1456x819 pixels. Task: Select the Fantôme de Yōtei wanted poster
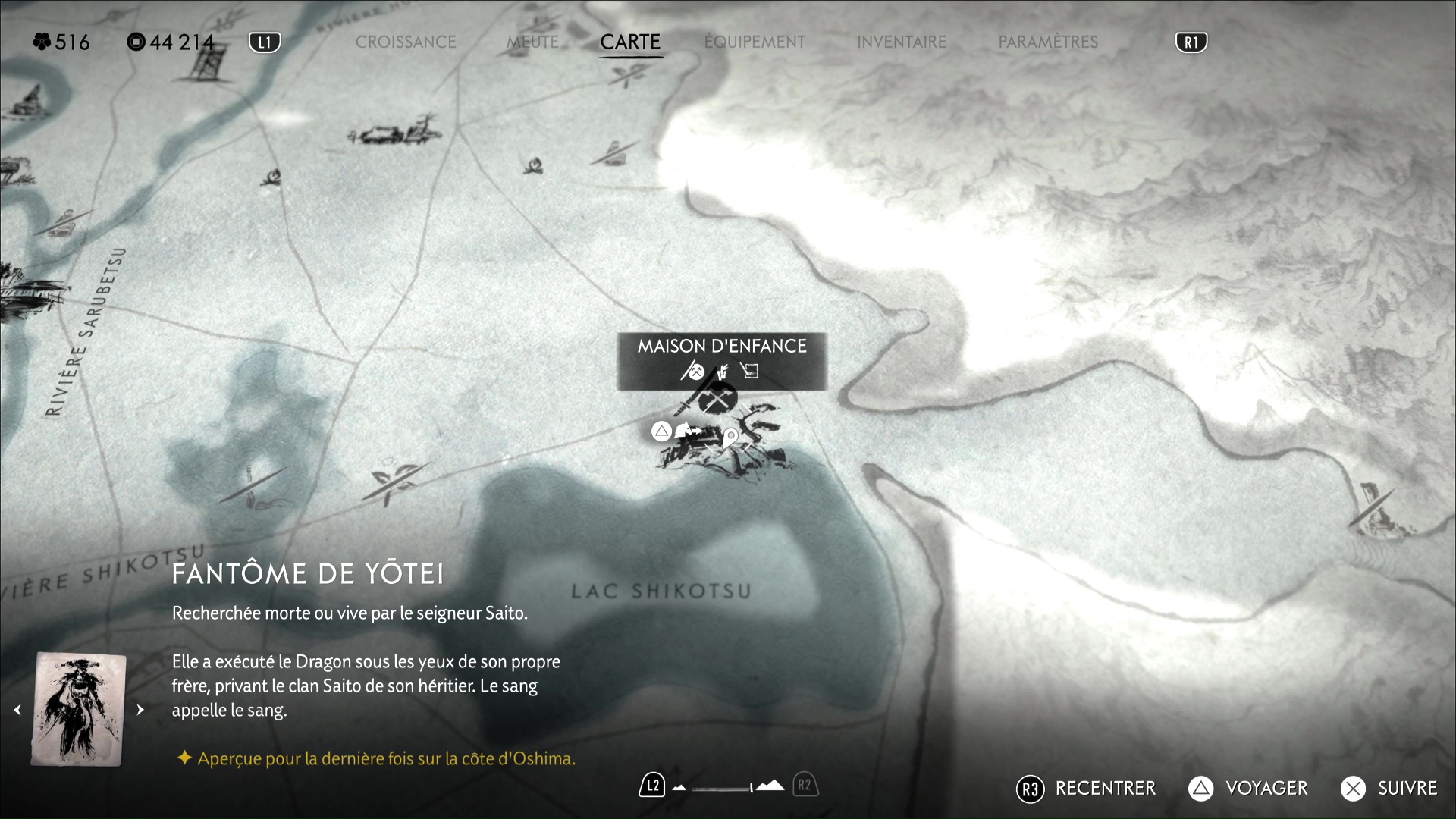tap(79, 710)
